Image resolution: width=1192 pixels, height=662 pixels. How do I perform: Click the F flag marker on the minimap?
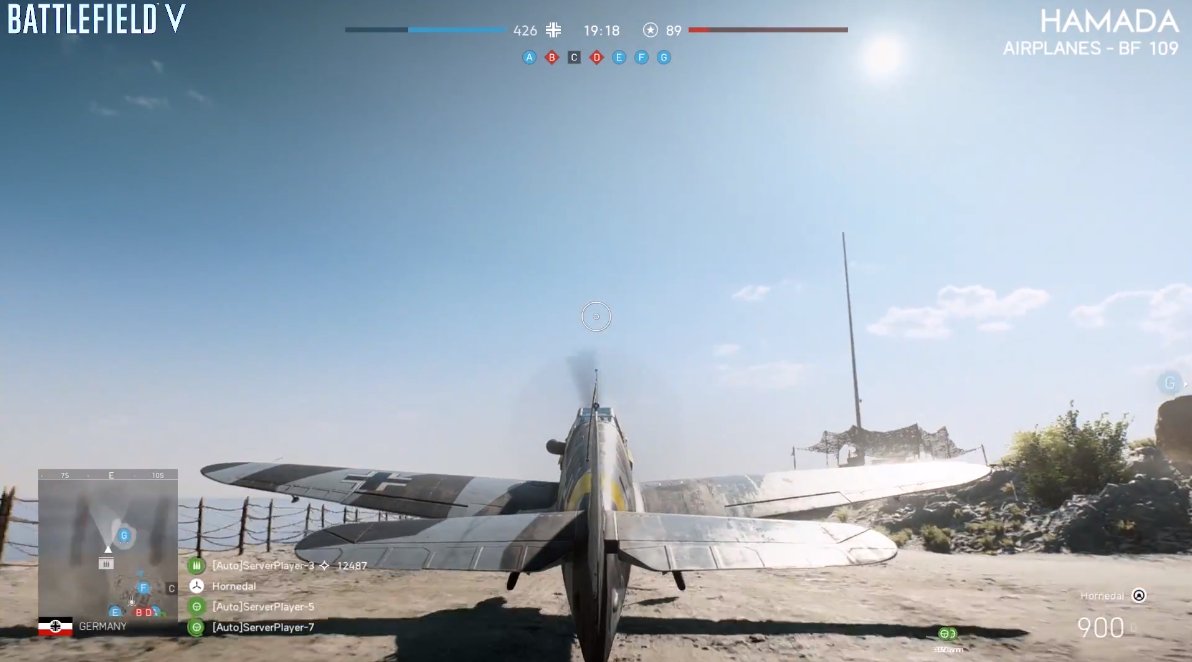(143, 588)
